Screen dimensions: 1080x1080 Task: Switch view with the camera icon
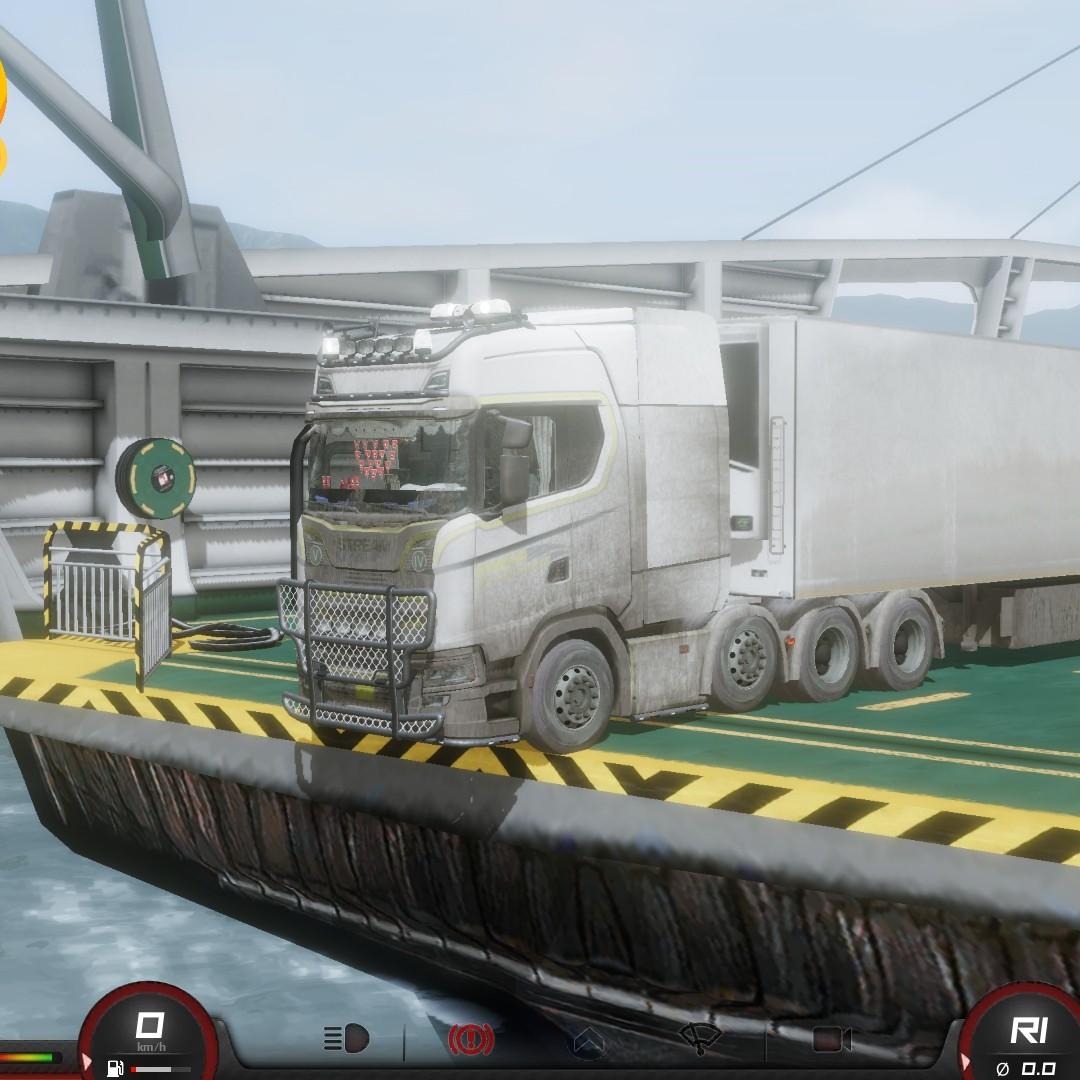click(831, 1040)
